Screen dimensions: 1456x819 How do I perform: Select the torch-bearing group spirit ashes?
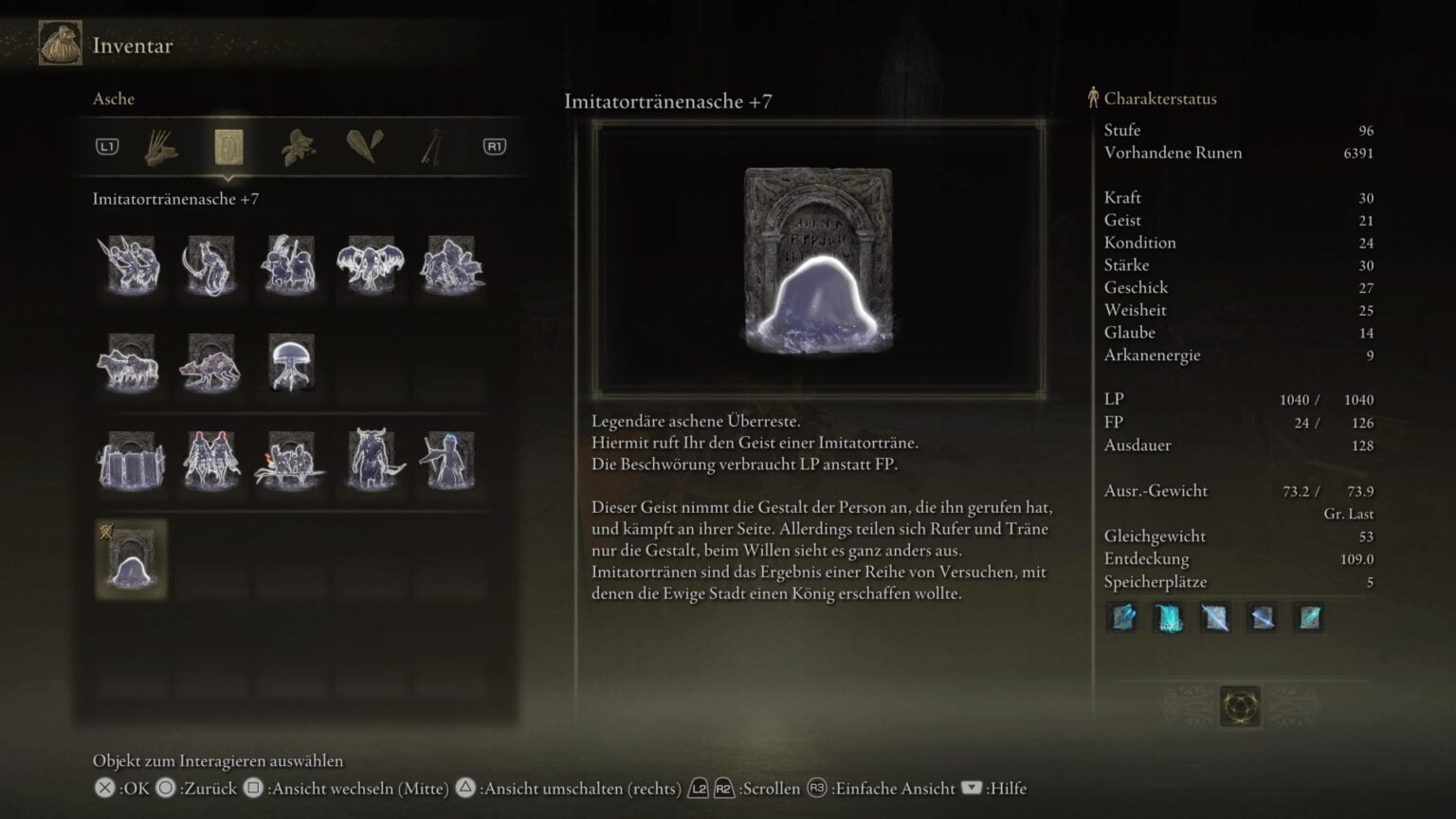pyautogui.click(x=290, y=462)
